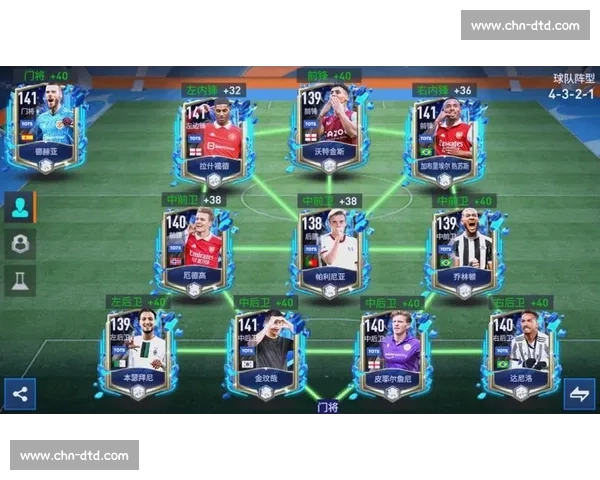Choose the Palhinha midfield card
Screen dimensions: 600x480
pos(329,251)
